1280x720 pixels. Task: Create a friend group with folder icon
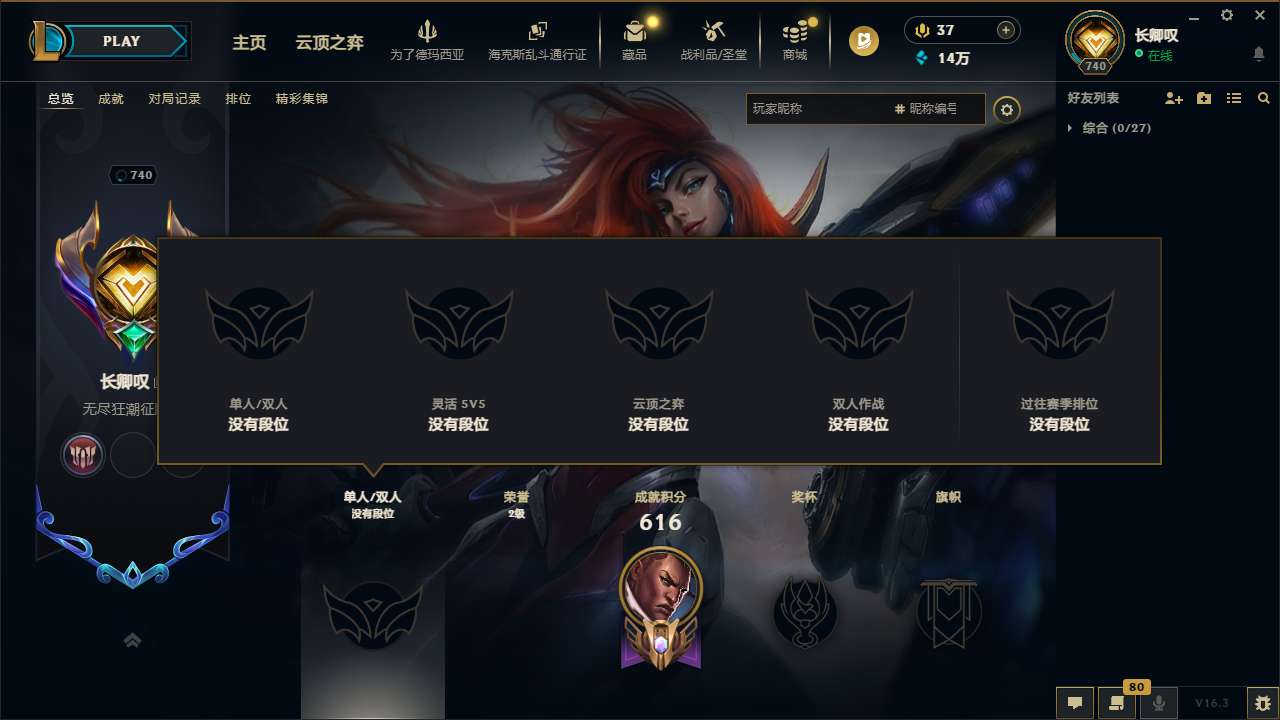[1203, 98]
